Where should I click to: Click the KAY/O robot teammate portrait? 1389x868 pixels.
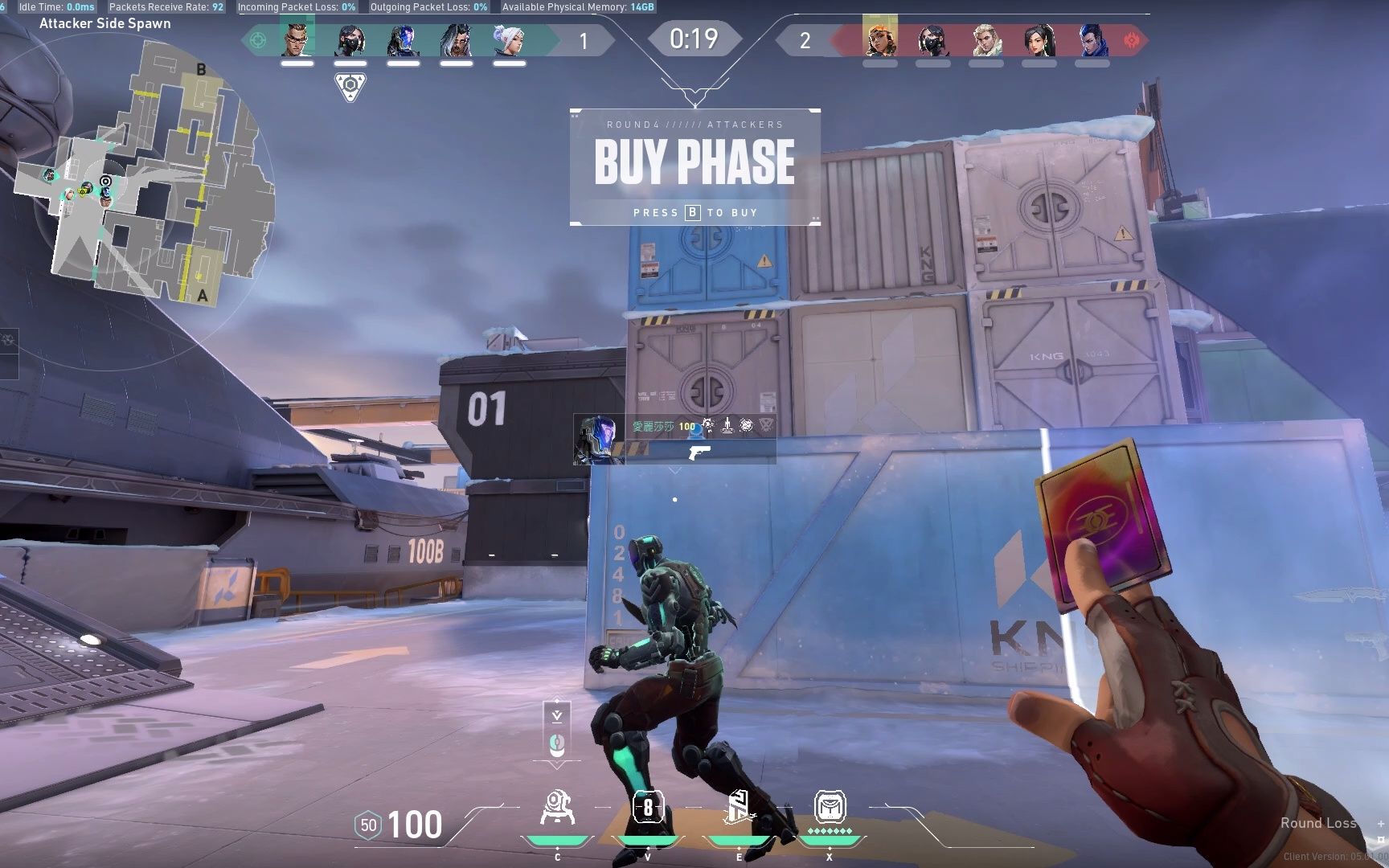point(403,39)
